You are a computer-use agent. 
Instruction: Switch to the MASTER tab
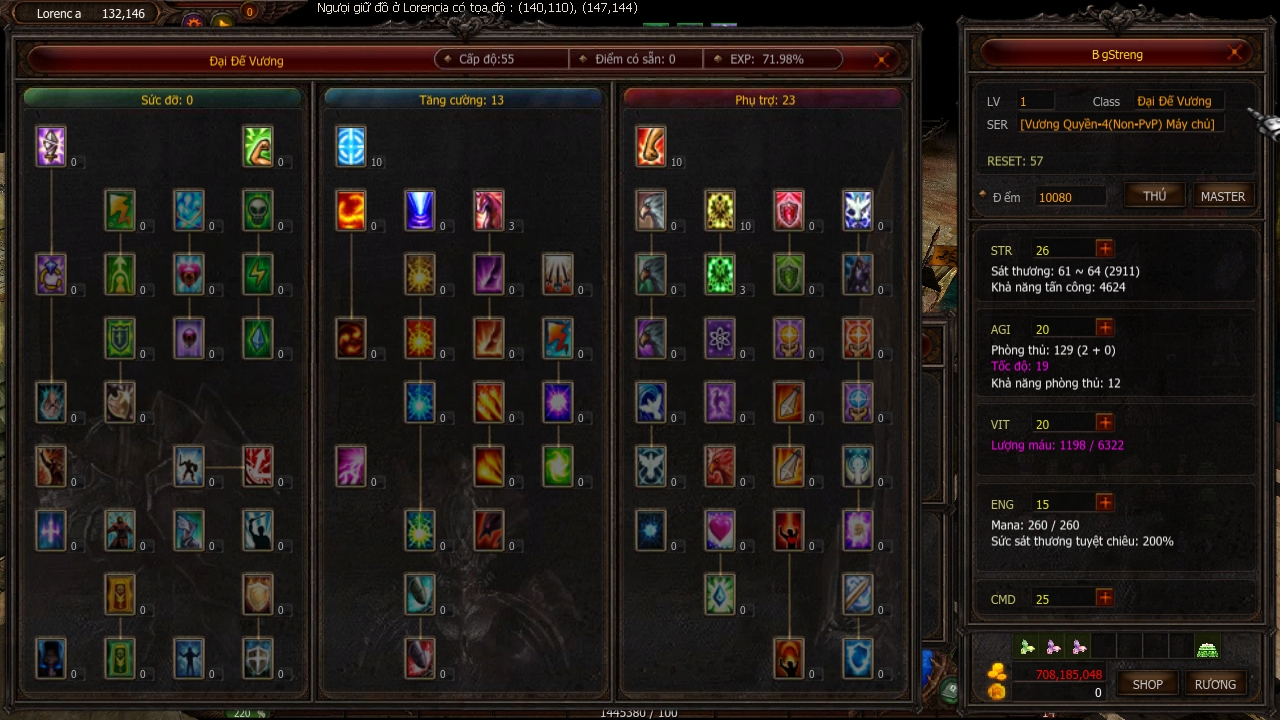coord(1222,195)
